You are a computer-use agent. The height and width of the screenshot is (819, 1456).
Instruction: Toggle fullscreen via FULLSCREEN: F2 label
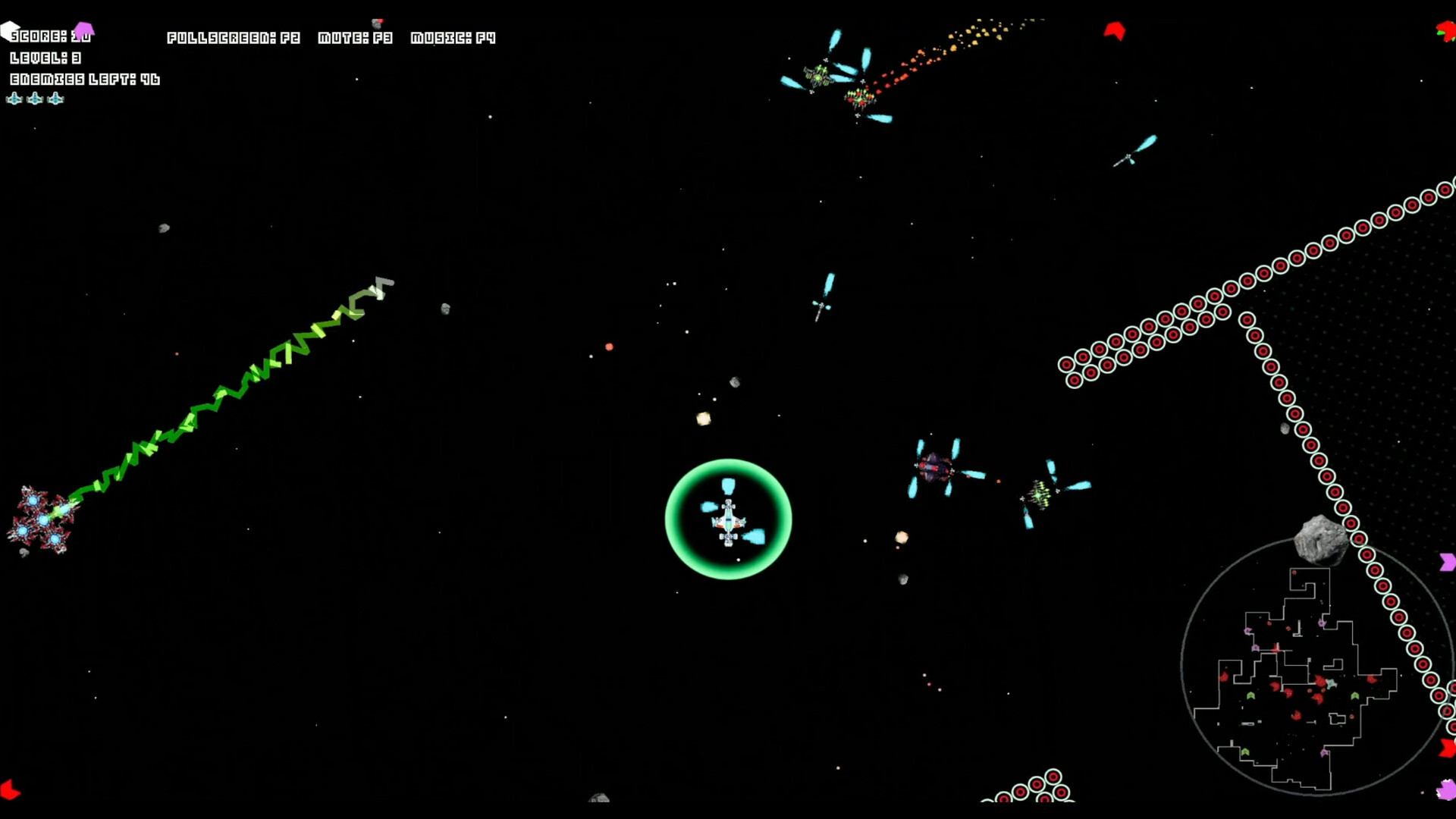[x=234, y=37]
